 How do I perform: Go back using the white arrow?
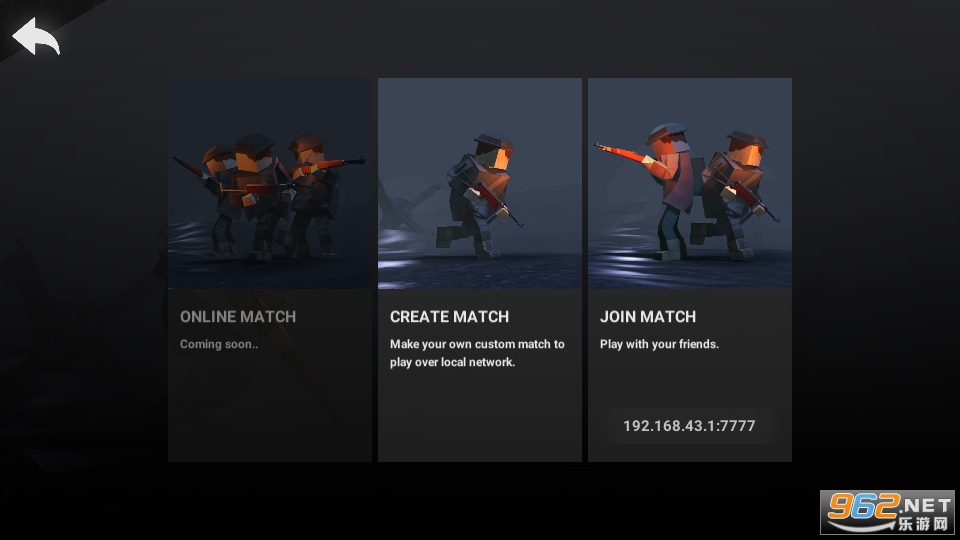(36, 37)
